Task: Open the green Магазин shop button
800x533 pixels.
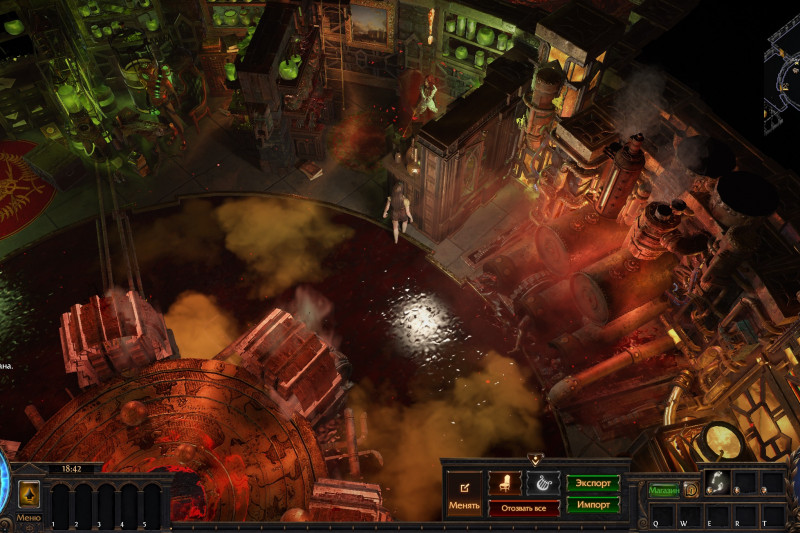Action: pos(663,490)
